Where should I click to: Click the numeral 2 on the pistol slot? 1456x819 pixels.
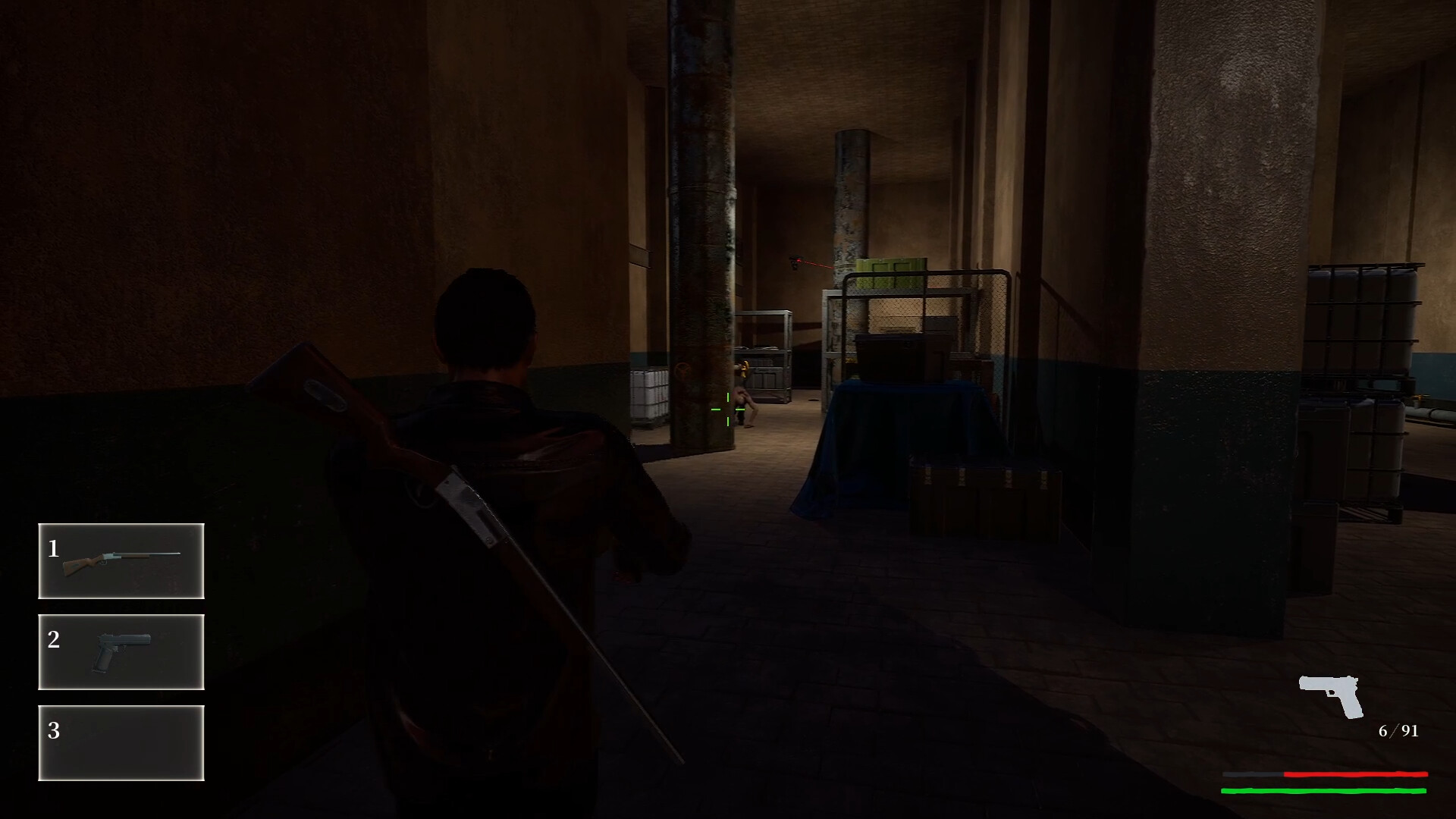(x=53, y=639)
